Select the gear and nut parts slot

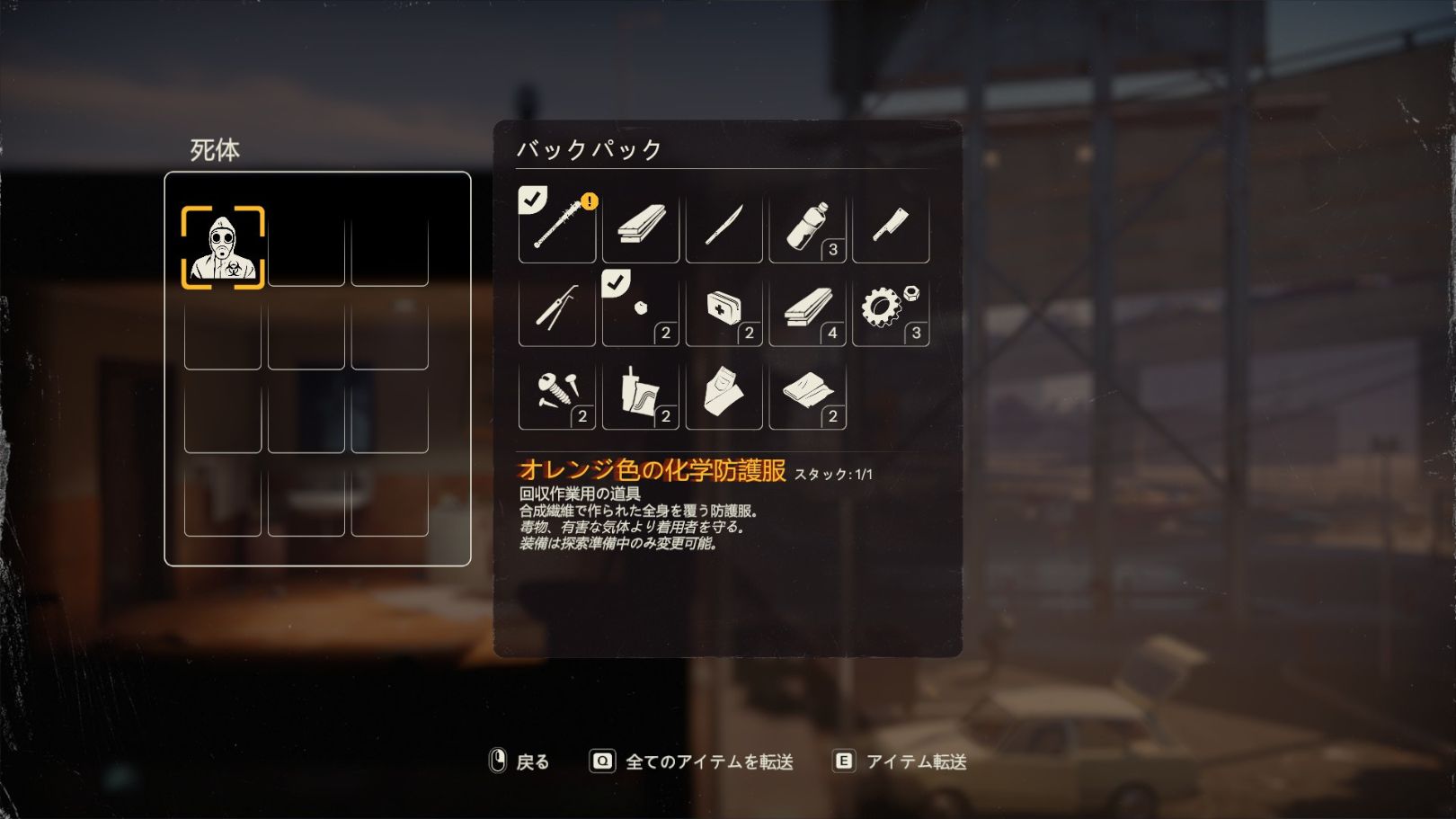[x=891, y=308]
